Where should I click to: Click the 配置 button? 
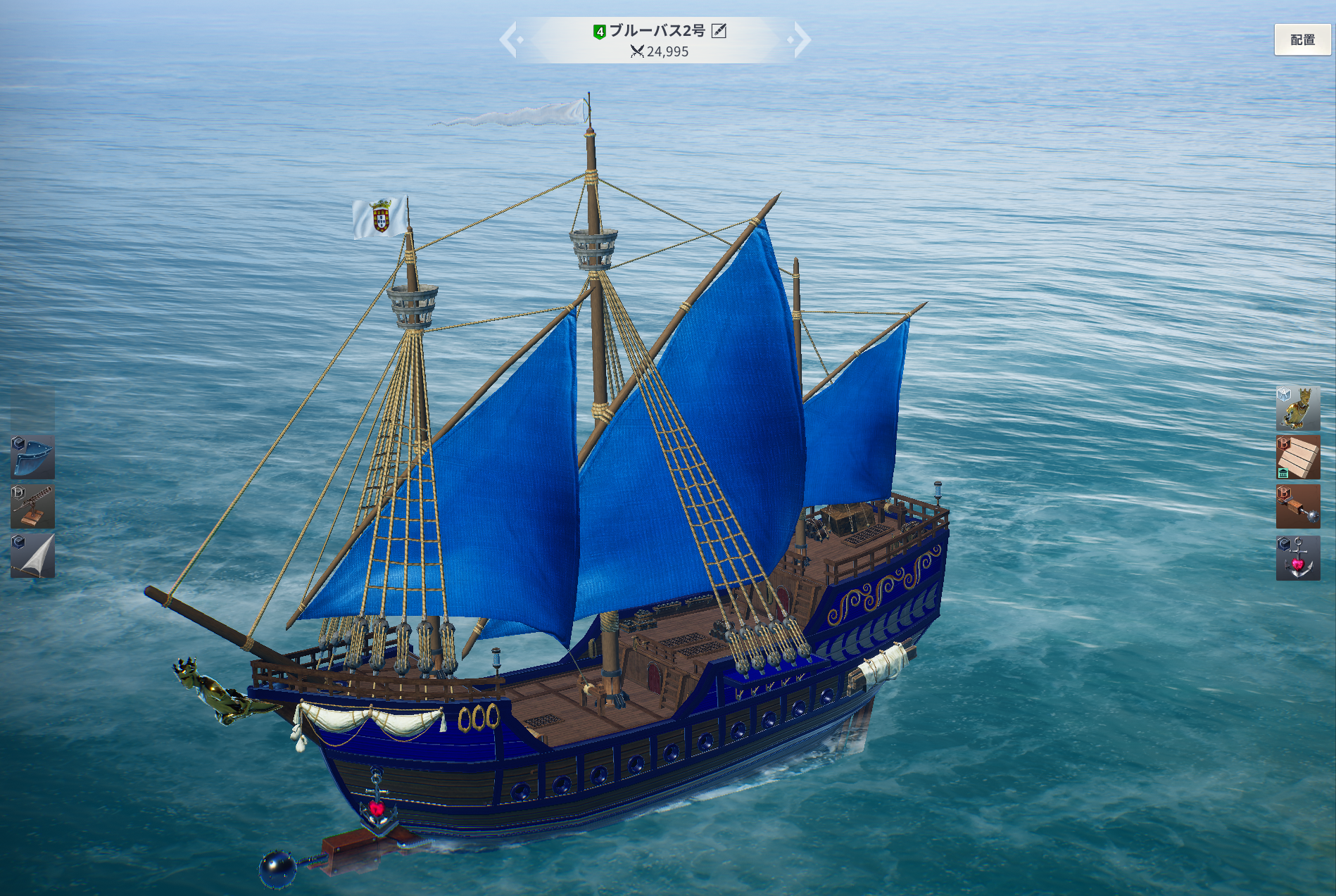(1302, 40)
